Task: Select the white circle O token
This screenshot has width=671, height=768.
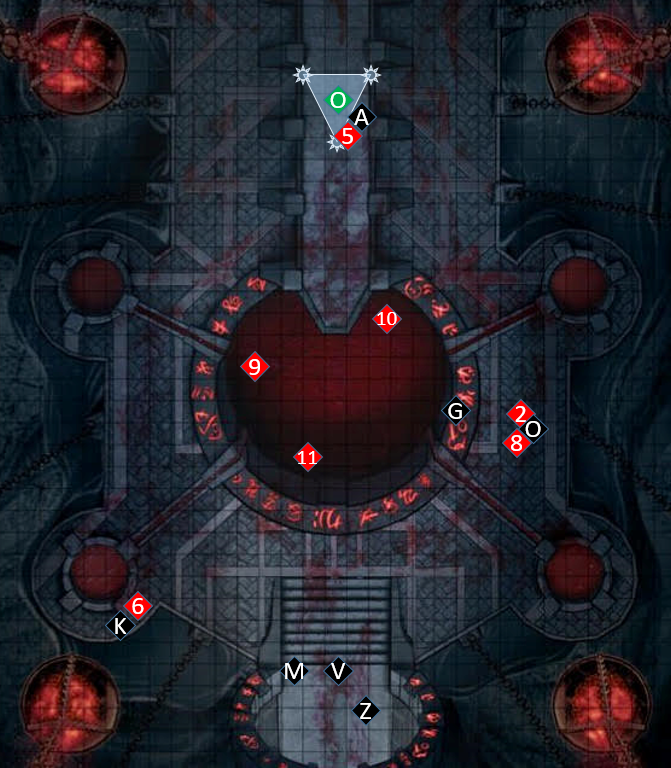Action: (533, 429)
